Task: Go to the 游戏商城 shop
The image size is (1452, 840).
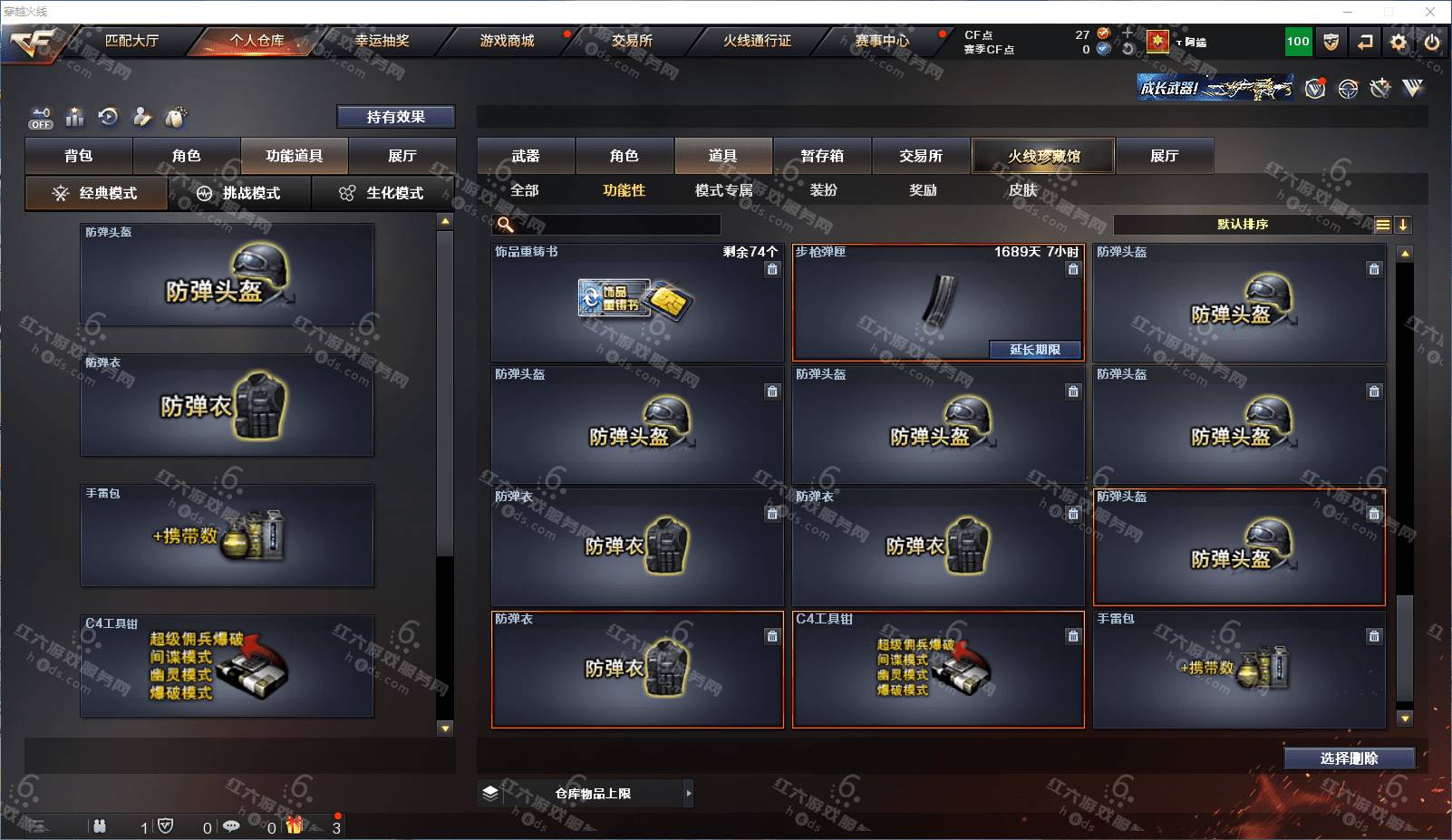Action: [507, 41]
